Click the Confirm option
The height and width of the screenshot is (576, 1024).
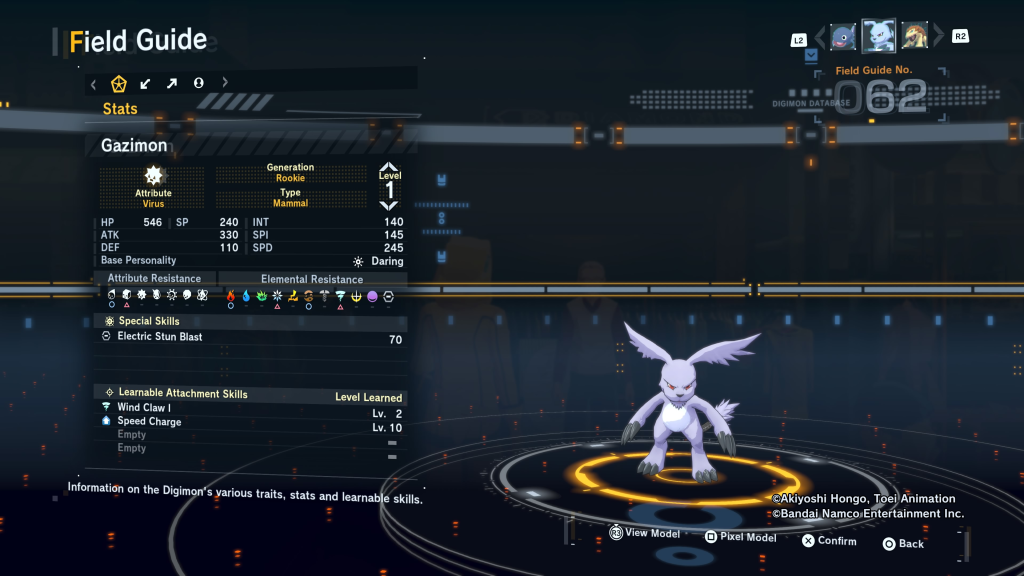click(829, 541)
